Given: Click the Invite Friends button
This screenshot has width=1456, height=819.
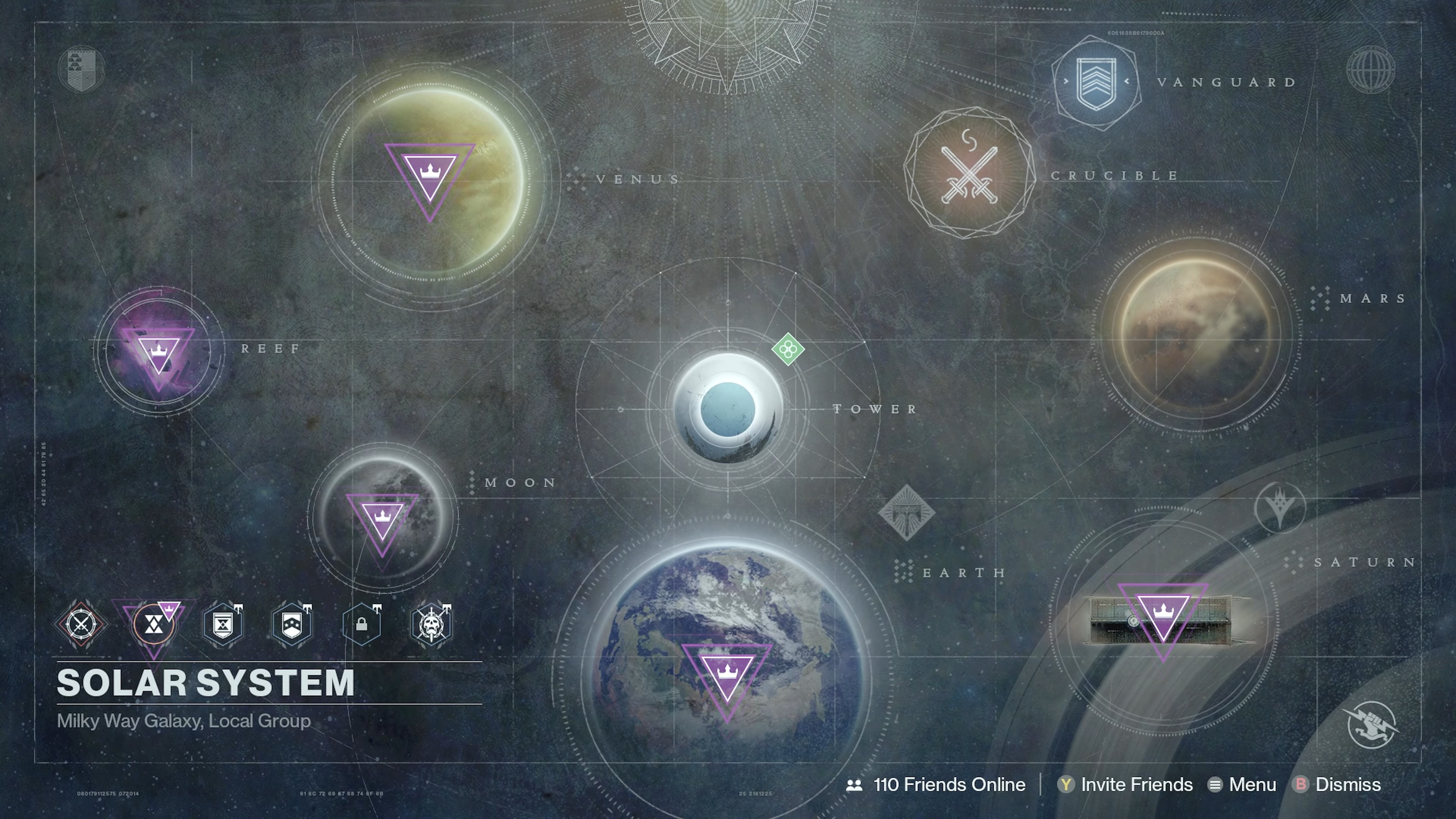Looking at the screenshot, I should click(x=1137, y=784).
